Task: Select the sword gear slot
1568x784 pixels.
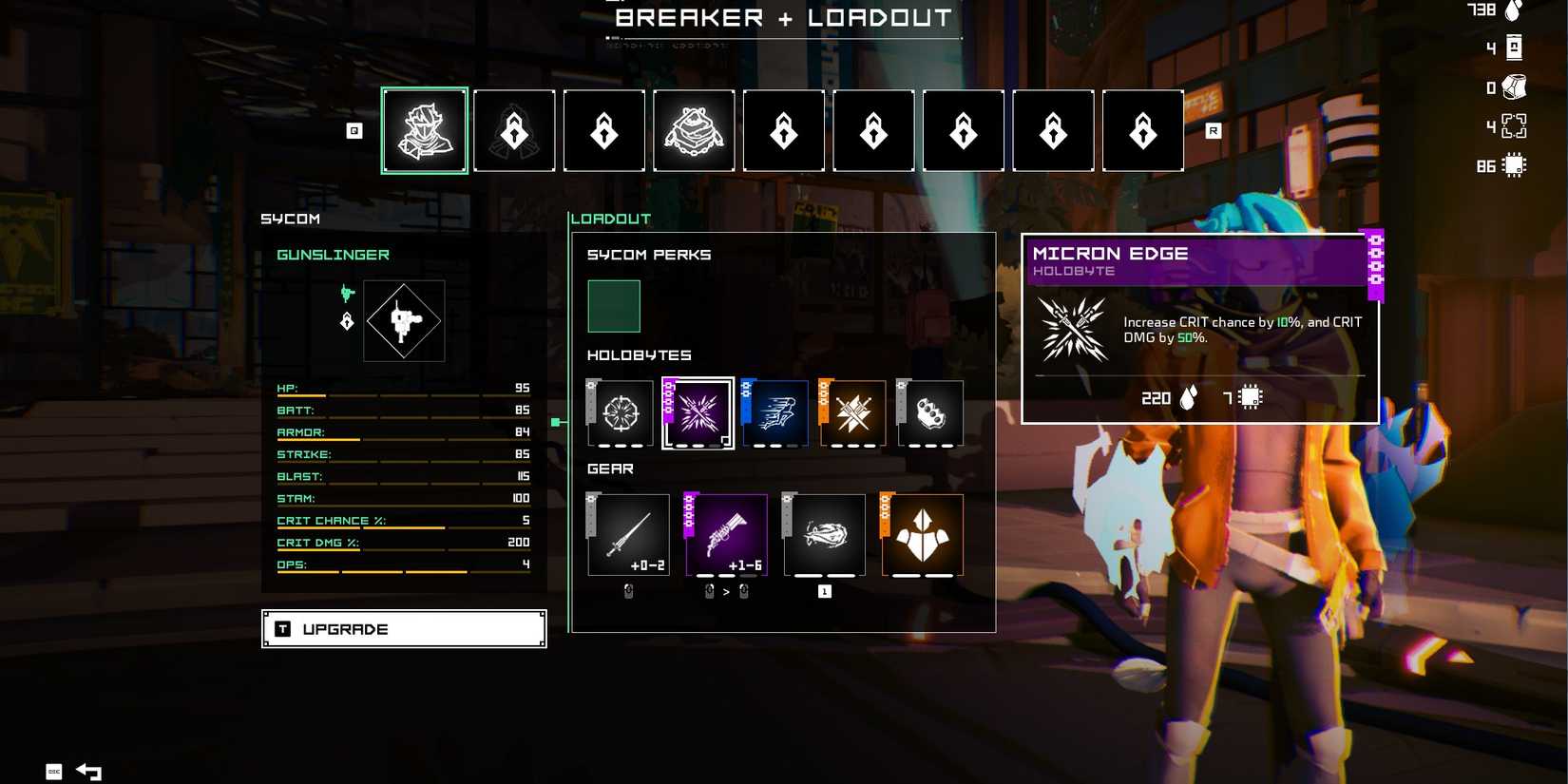Action: (x=628, y=535)
